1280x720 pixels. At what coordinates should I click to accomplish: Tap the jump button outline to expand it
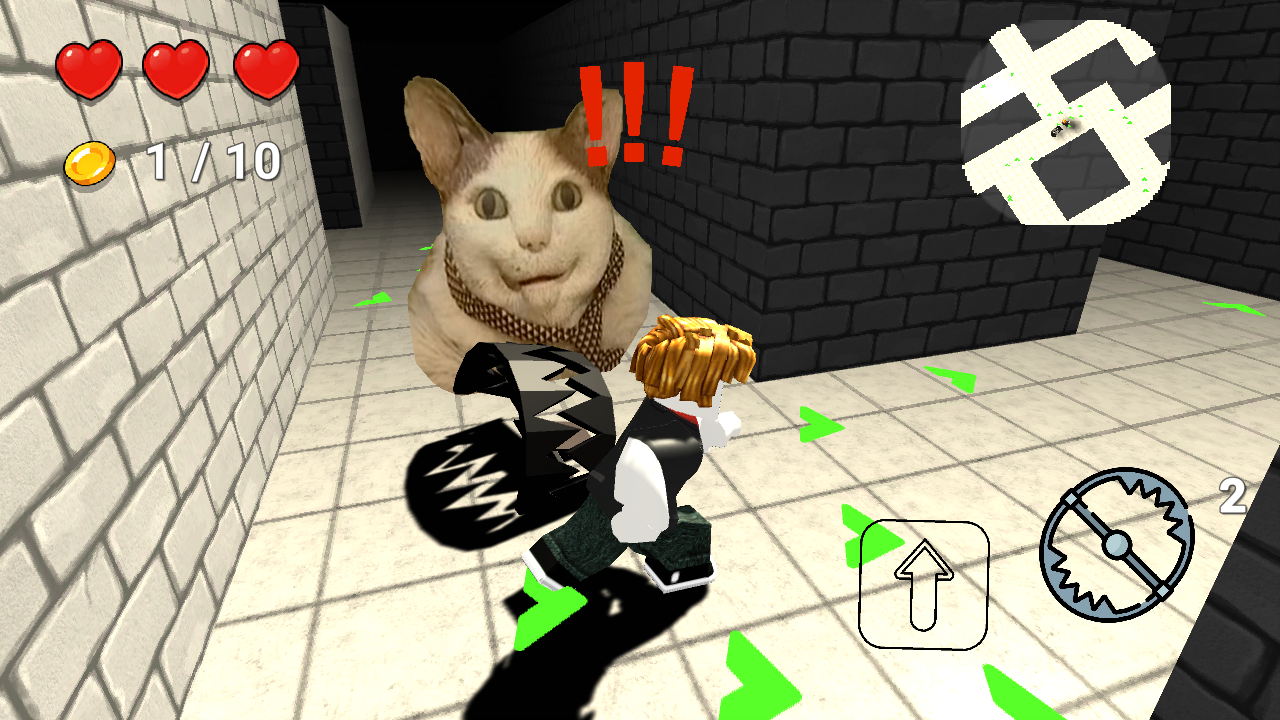922,585
